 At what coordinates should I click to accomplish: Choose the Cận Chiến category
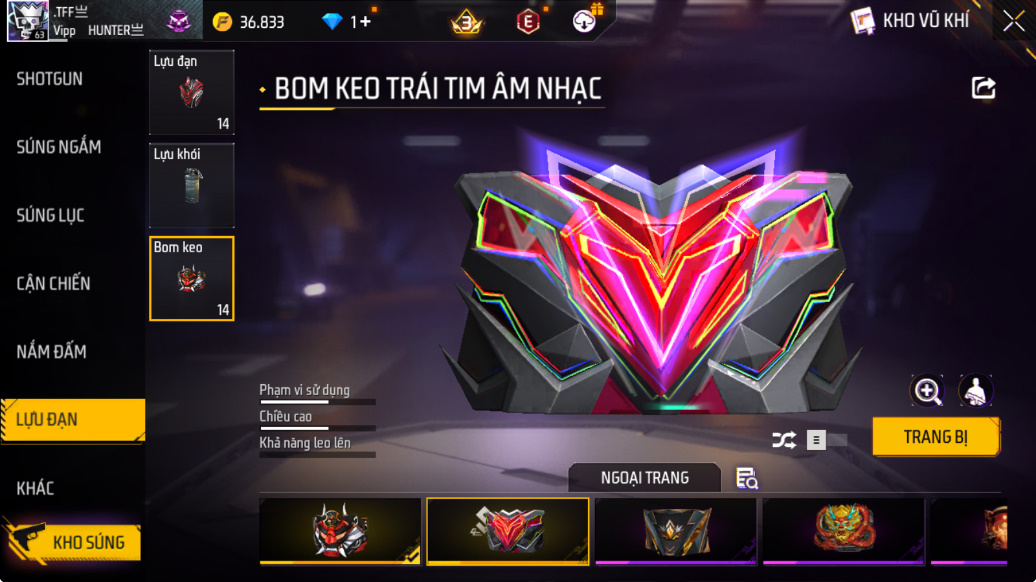[x=53, y=283]
